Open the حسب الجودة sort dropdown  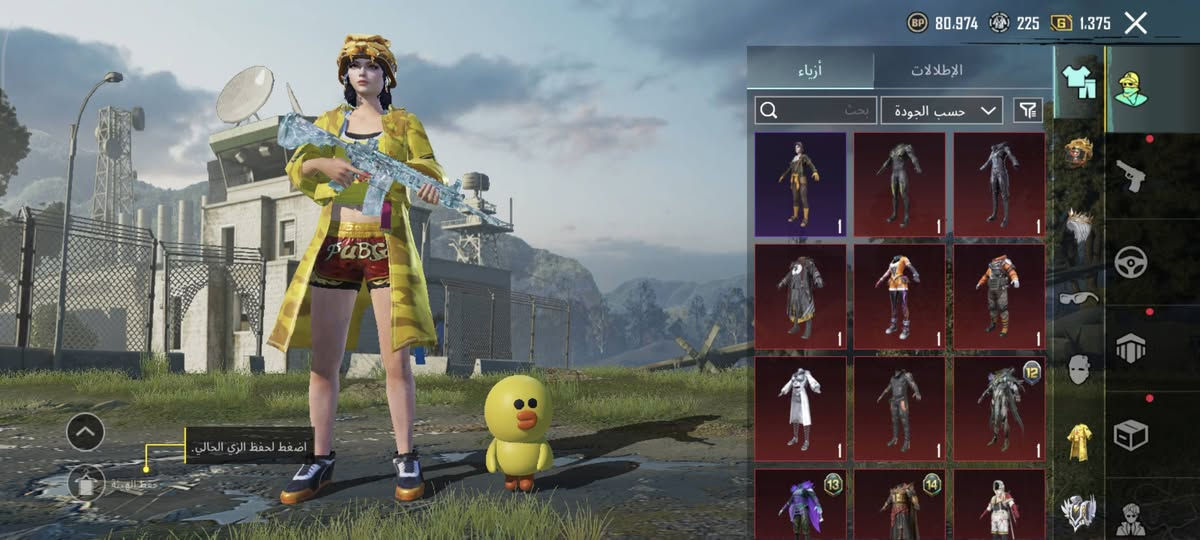(942, 110)
